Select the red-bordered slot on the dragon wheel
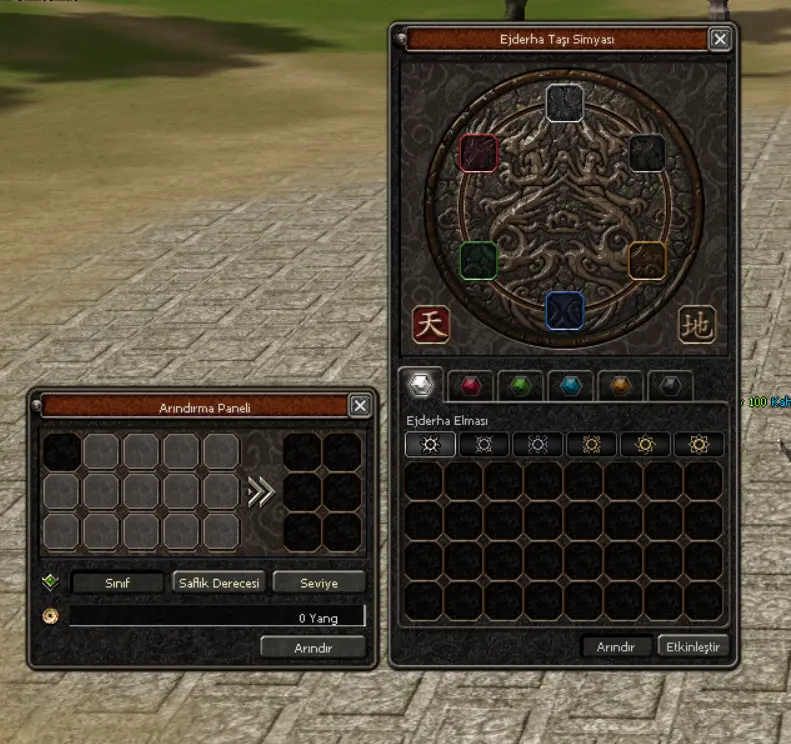 (478, 154)
